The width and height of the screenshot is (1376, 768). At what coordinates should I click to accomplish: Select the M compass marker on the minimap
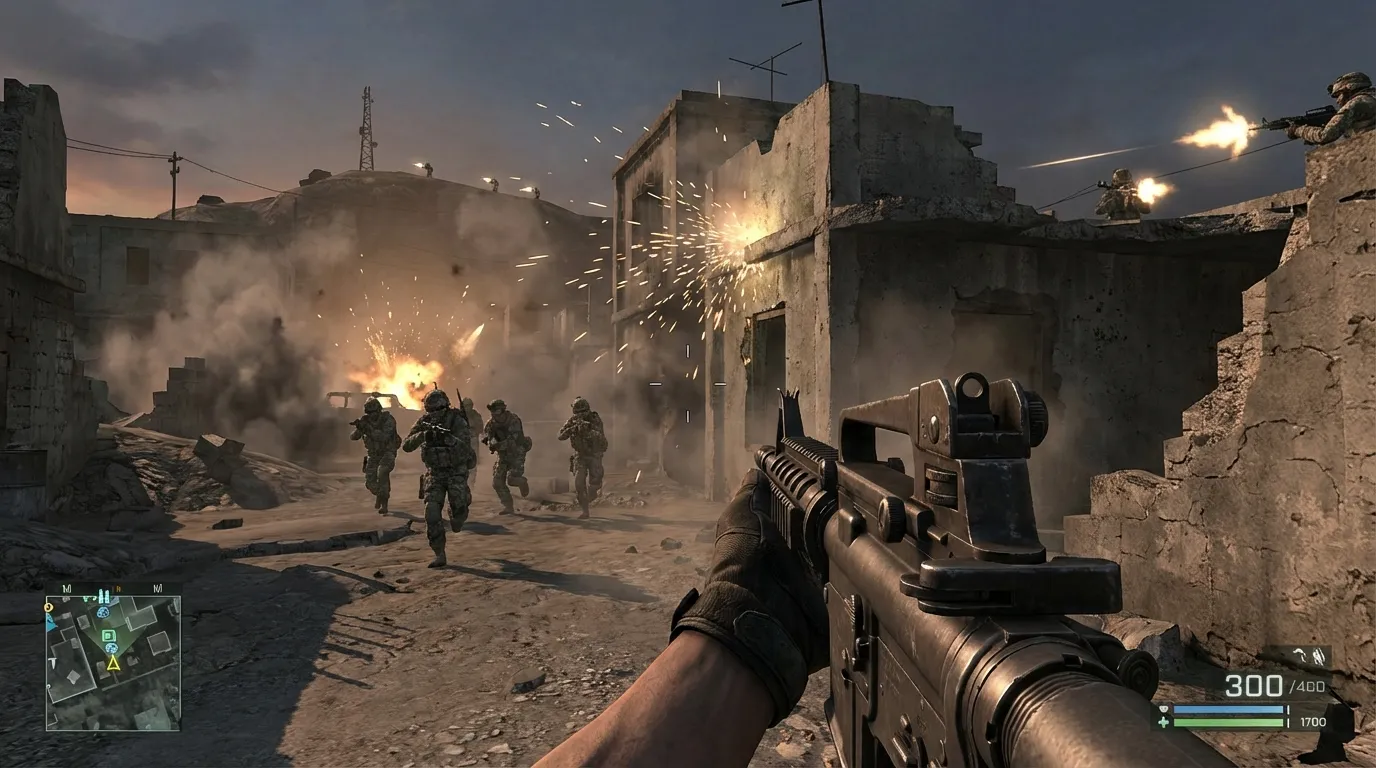[x=68, y=587]
